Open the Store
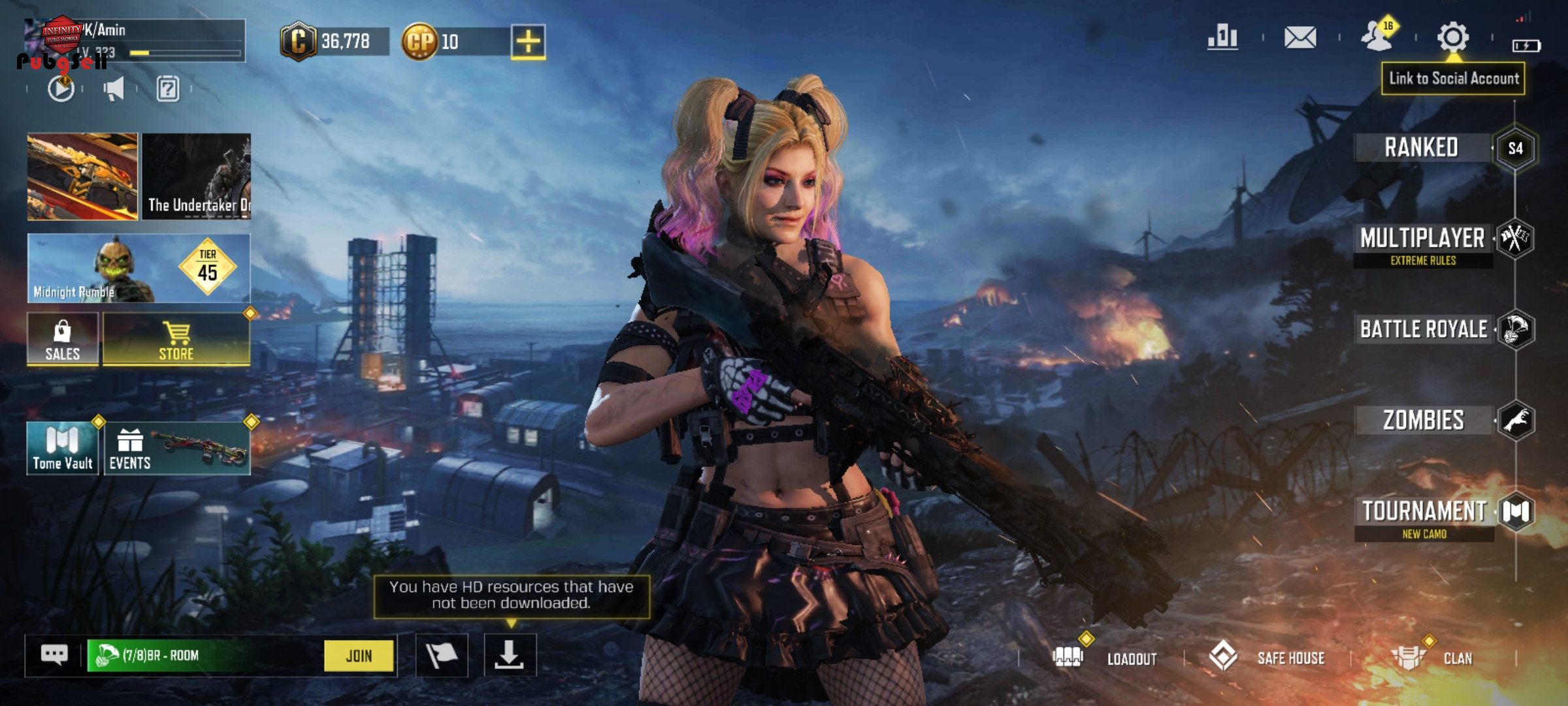Viewport: 1568px width, 706px height. coord(176,339)
